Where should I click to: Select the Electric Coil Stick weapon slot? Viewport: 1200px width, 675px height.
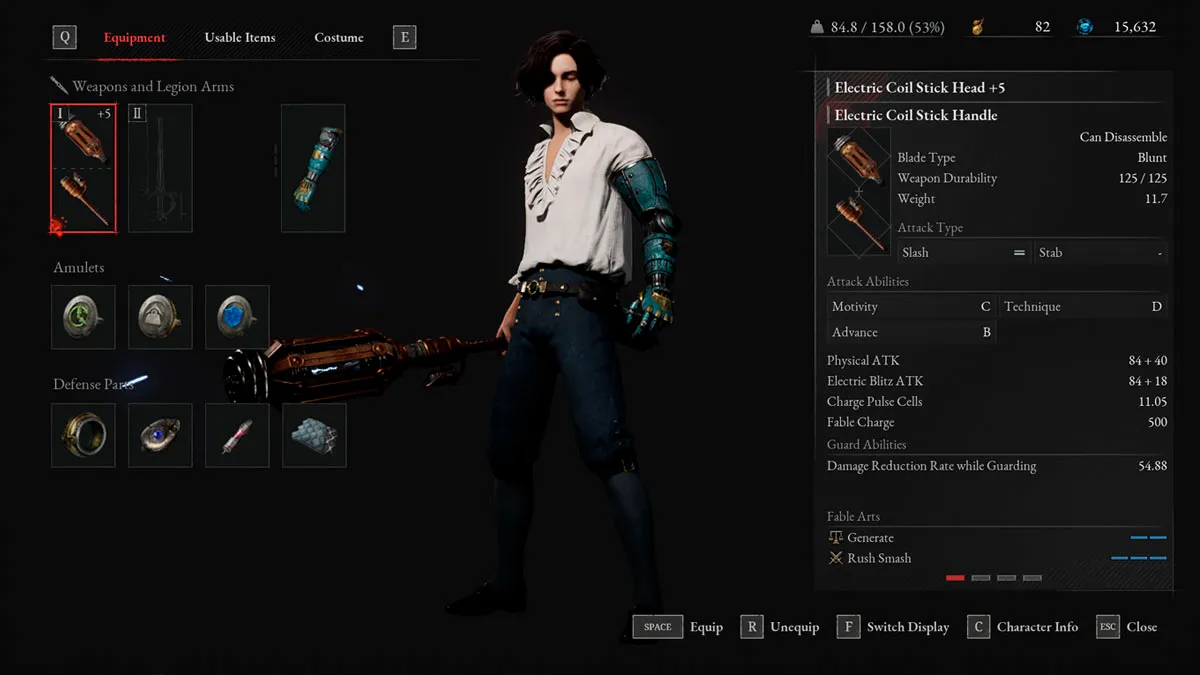tap(84, 168)
